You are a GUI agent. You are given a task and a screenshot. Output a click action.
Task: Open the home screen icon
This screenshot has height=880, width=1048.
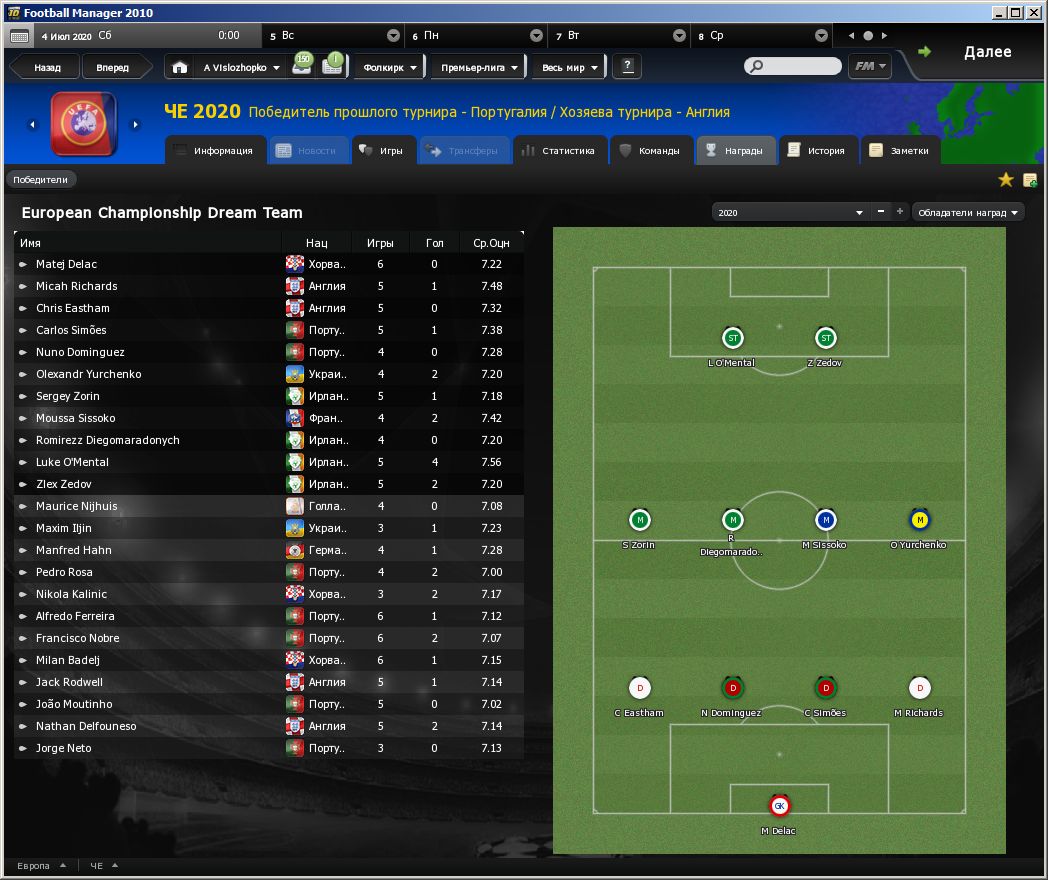click(x=179, y=68)
